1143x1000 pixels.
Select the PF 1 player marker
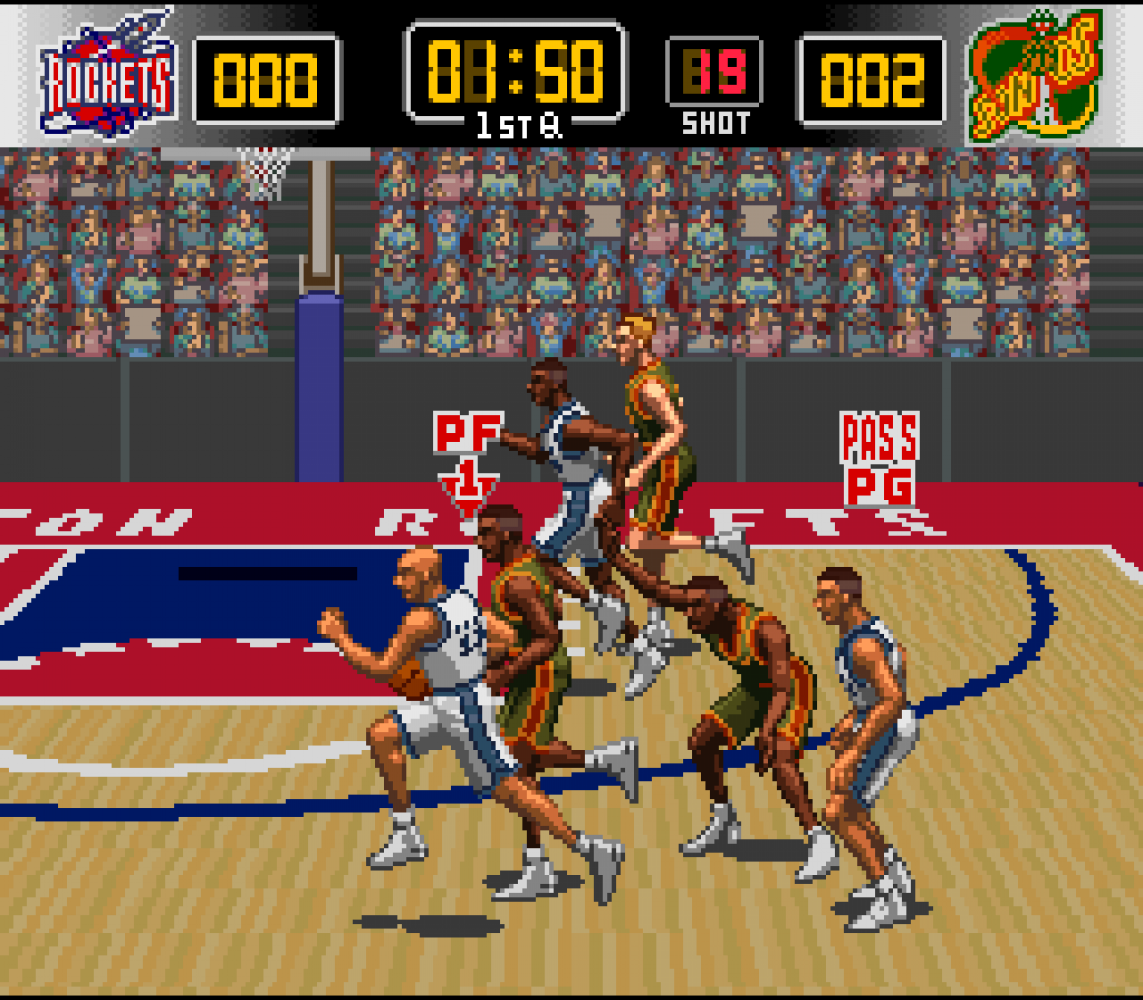click(468, 460)
